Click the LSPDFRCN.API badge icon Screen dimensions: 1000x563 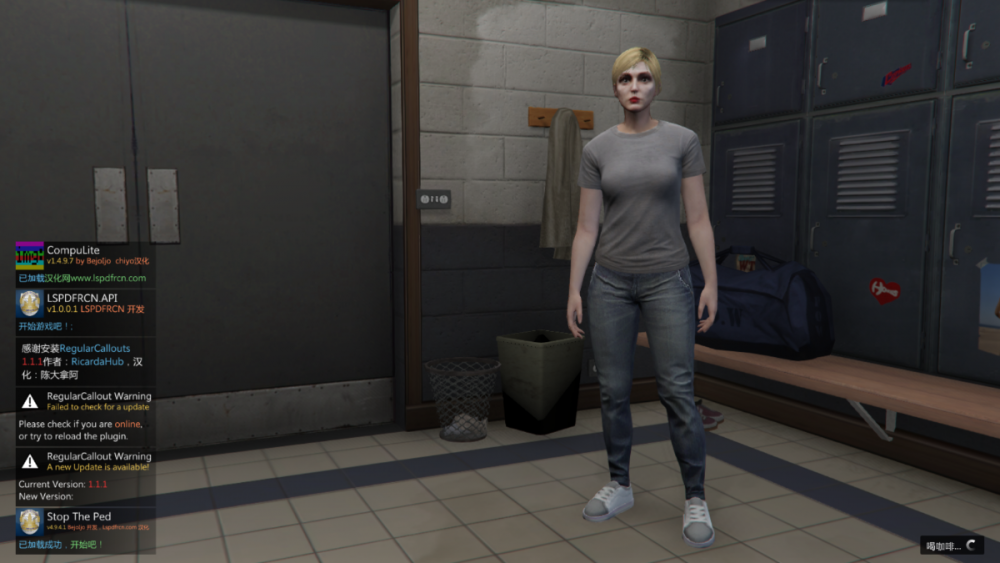[29, 304]
